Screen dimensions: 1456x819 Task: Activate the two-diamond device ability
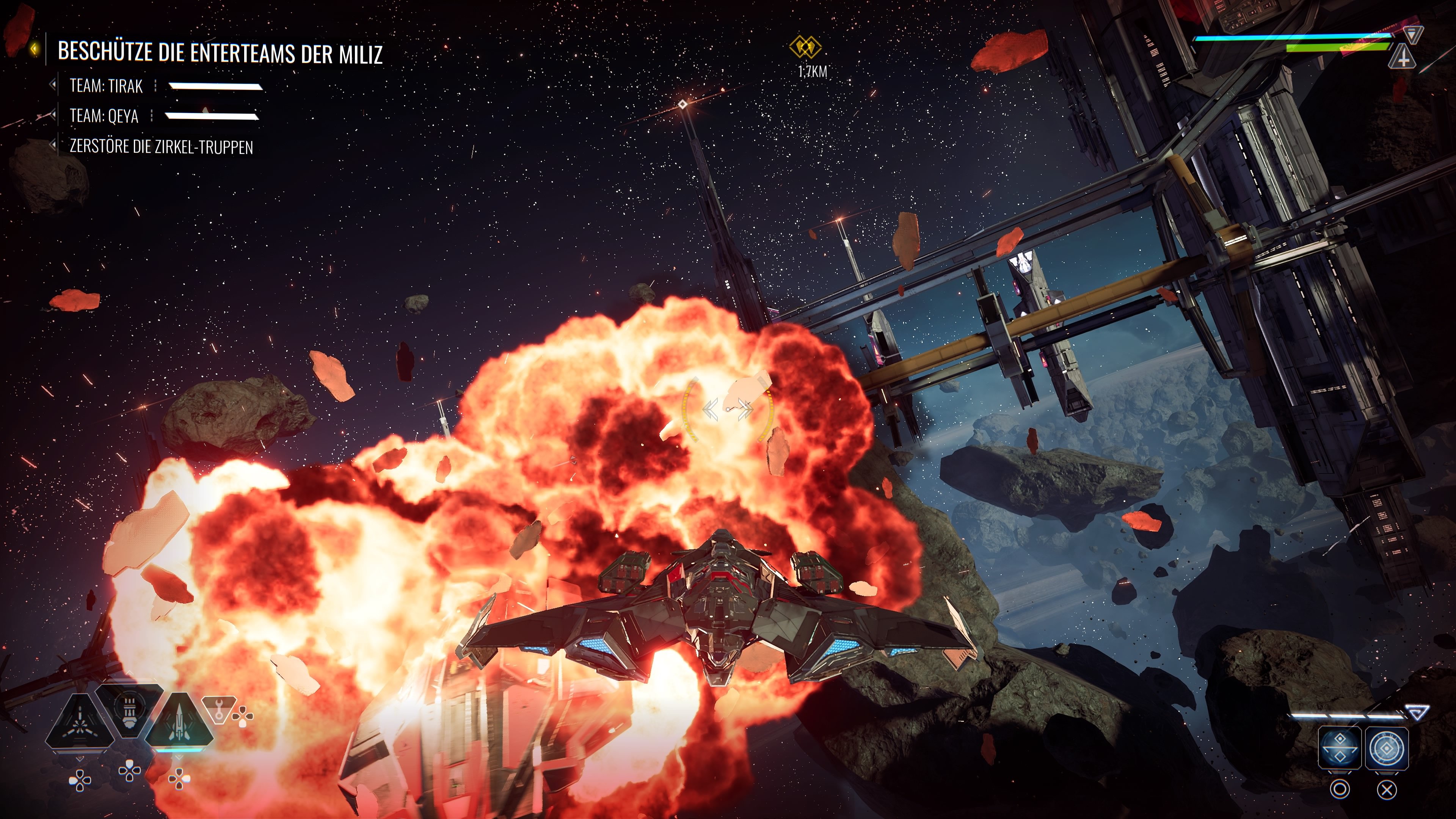coord(1340,748)
